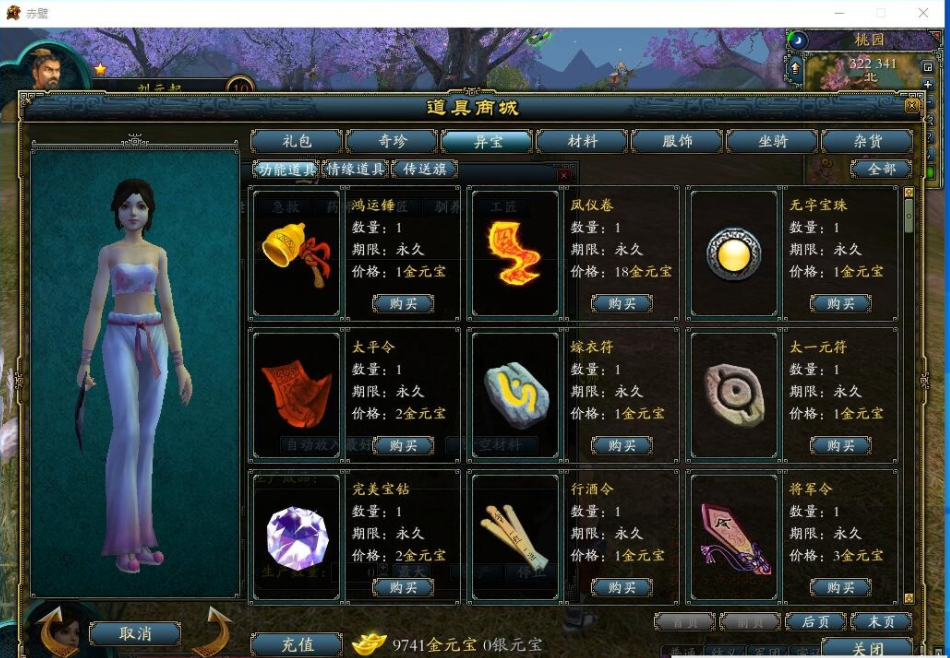This screenshot has height=658, width=950.
Task: Click the 全部 filter button
Action: coord(881,169)
